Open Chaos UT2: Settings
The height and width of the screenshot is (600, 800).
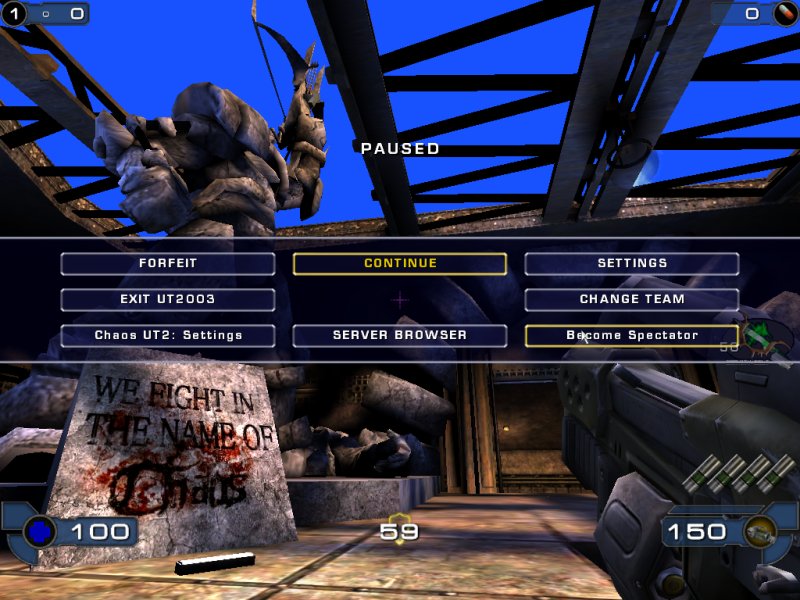pyautogui.click(x=167, y=336)
